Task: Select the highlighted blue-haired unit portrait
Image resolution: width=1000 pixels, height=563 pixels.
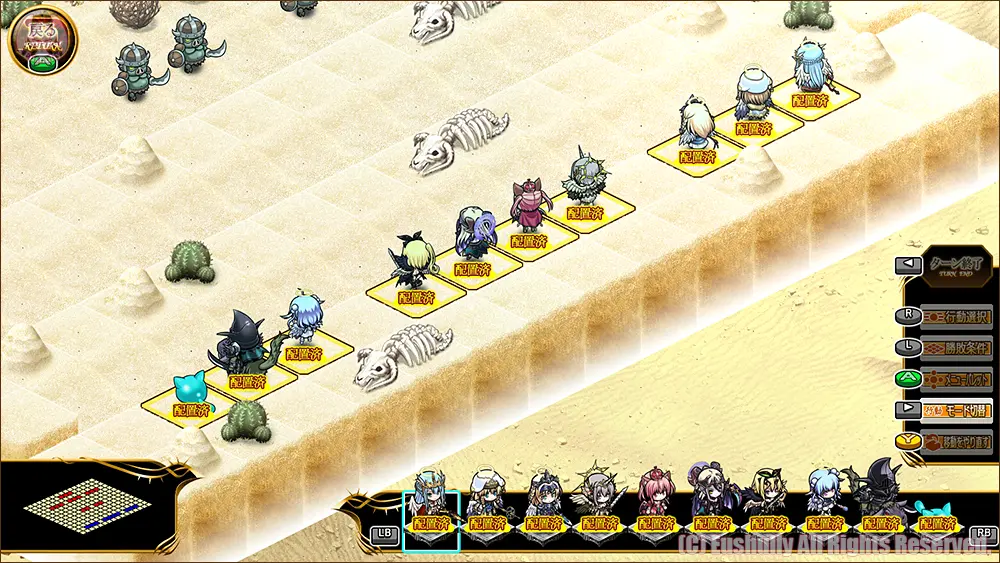Action: tap(431, 510)
